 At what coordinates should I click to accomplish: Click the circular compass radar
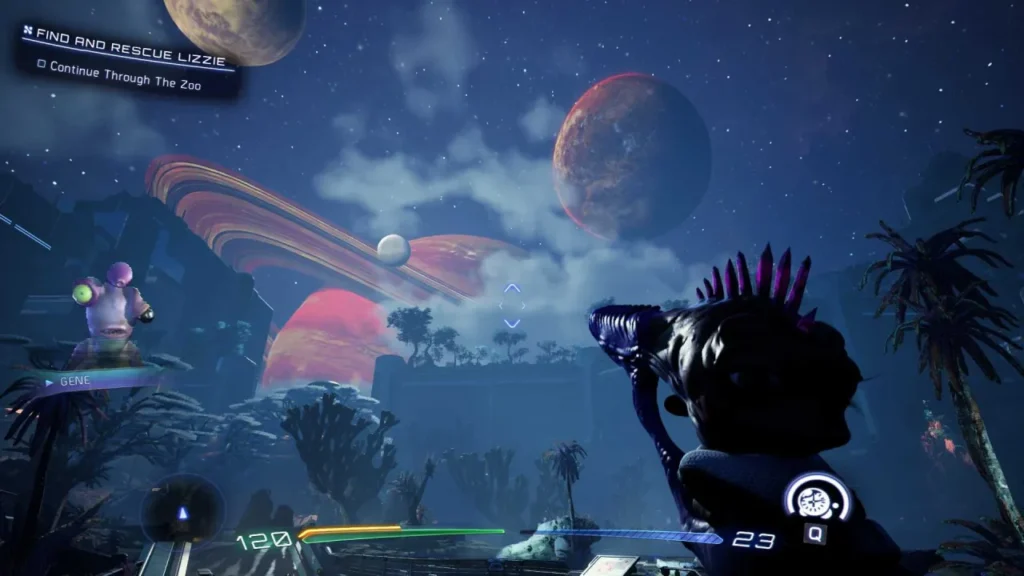pos(182,510)
